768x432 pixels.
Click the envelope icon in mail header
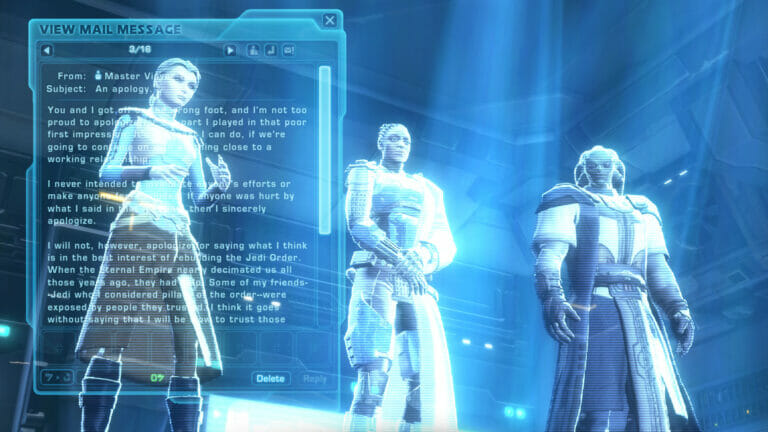tap(289, 50)
